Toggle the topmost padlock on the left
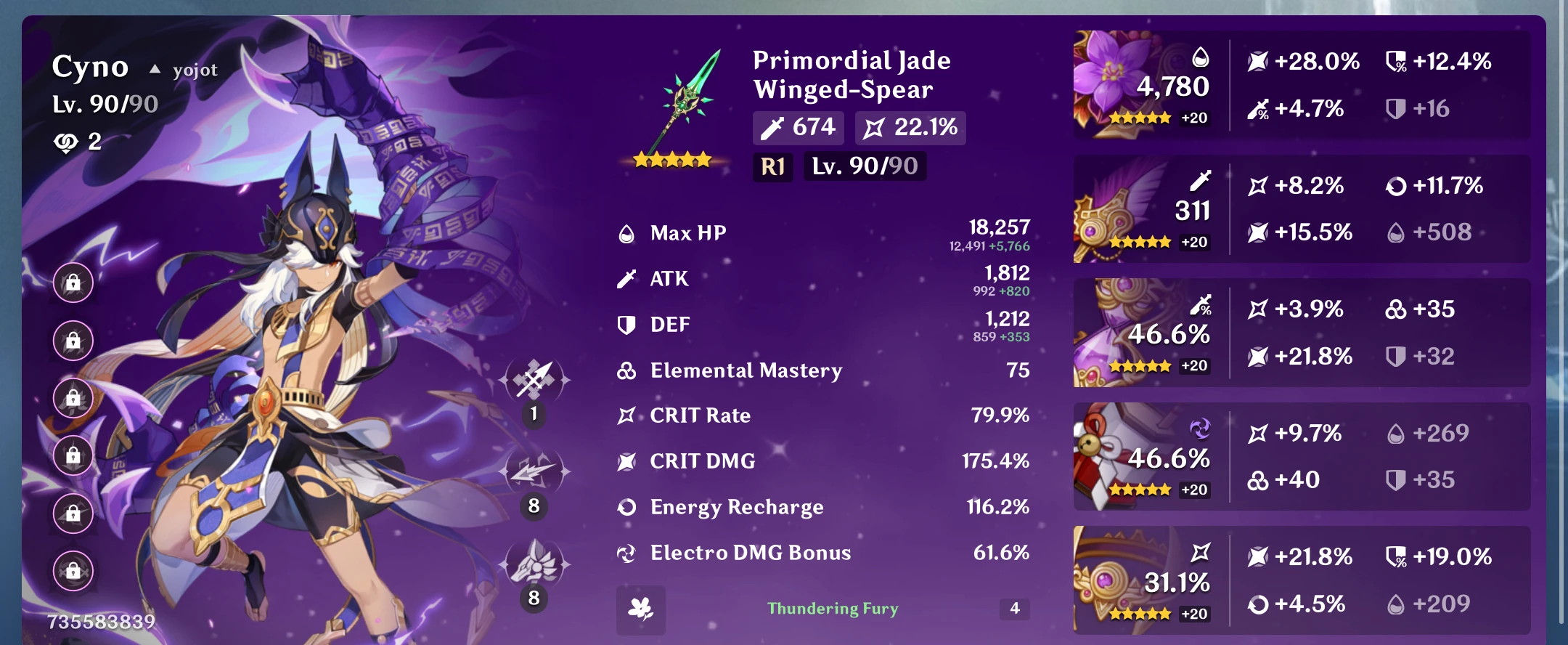The image size is (1568, 645). coord(73,283)
